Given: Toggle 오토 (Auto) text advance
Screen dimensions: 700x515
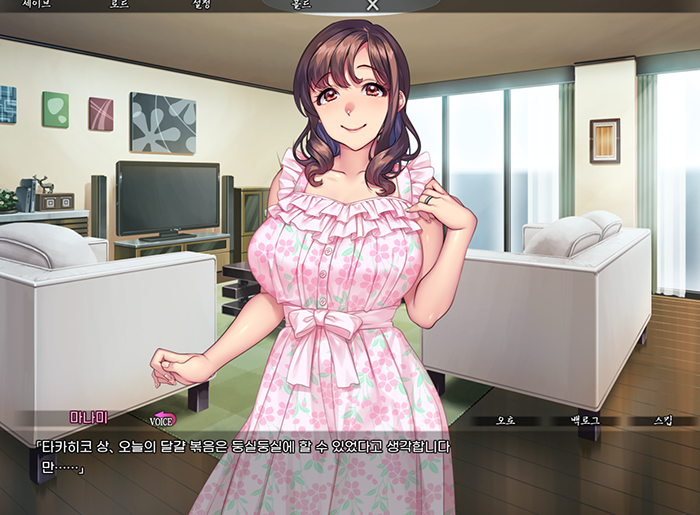Looking at the screenshot, I should click(x=506, y=420).
